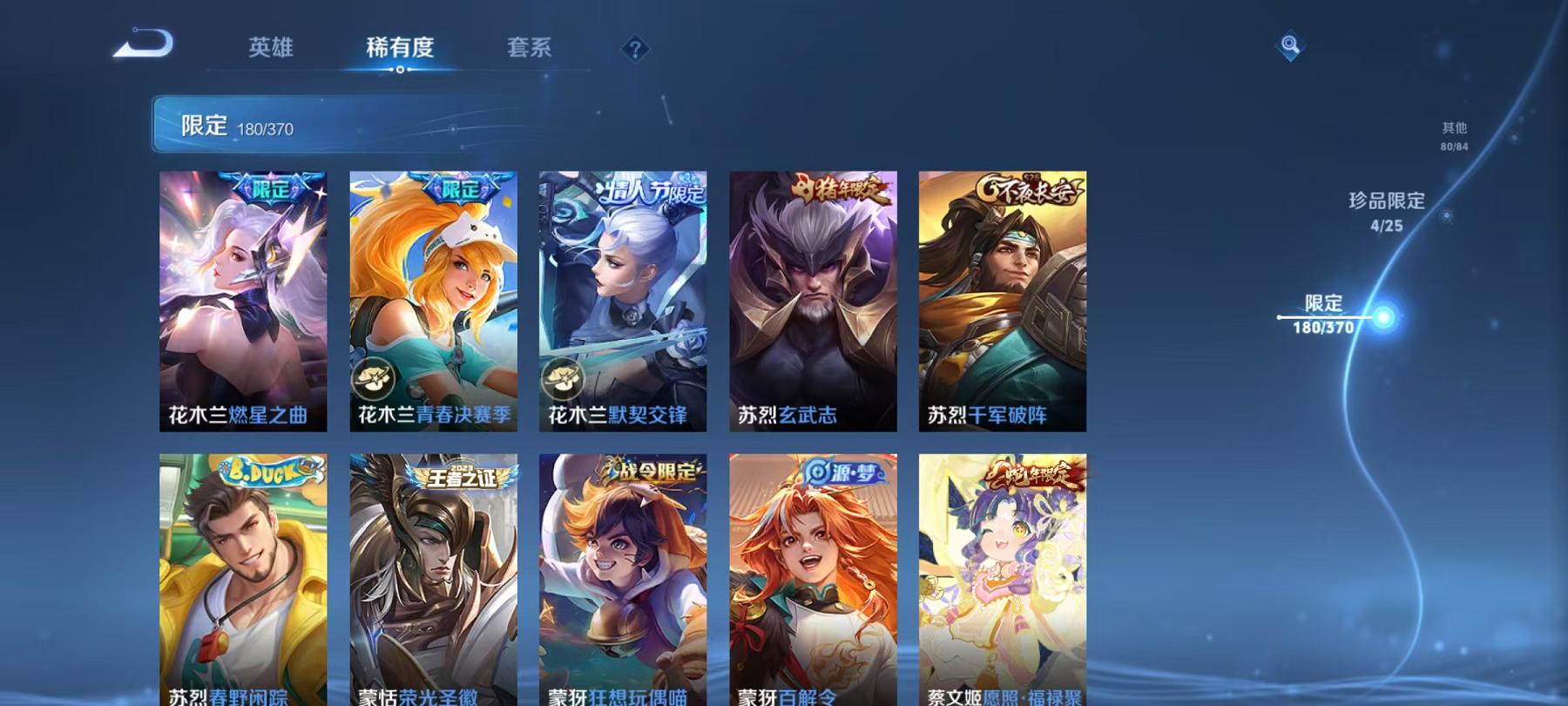The height and width of the screenshot is (706, 1568).
Task: Click the 猪年限定 badge on 苏烈玄武志
Action: coord(838,189)
